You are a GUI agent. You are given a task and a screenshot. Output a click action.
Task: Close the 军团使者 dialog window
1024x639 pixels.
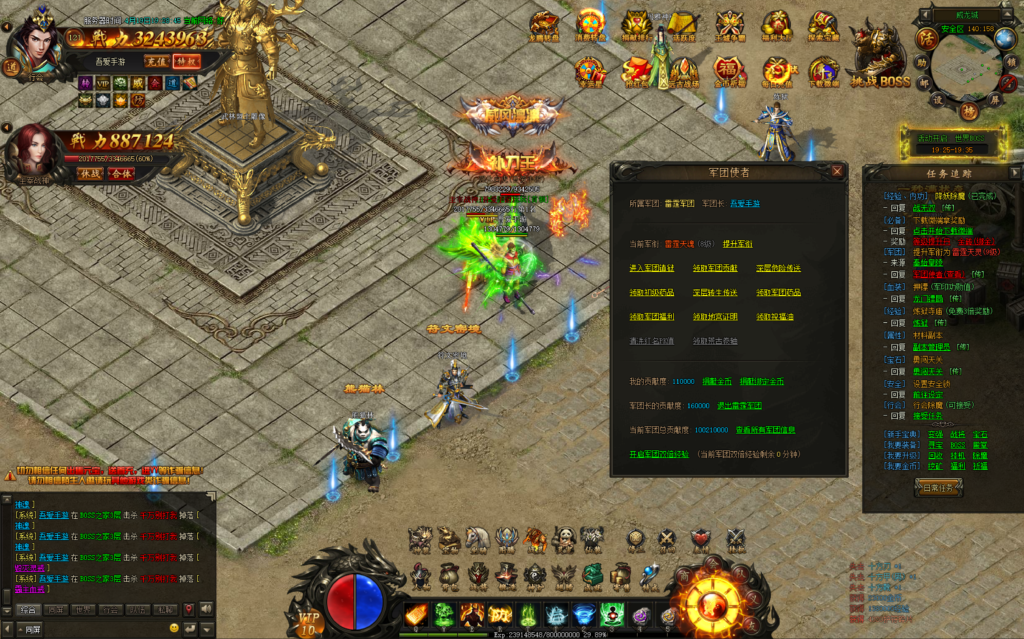pyautogui.click(x=837, y=171)
